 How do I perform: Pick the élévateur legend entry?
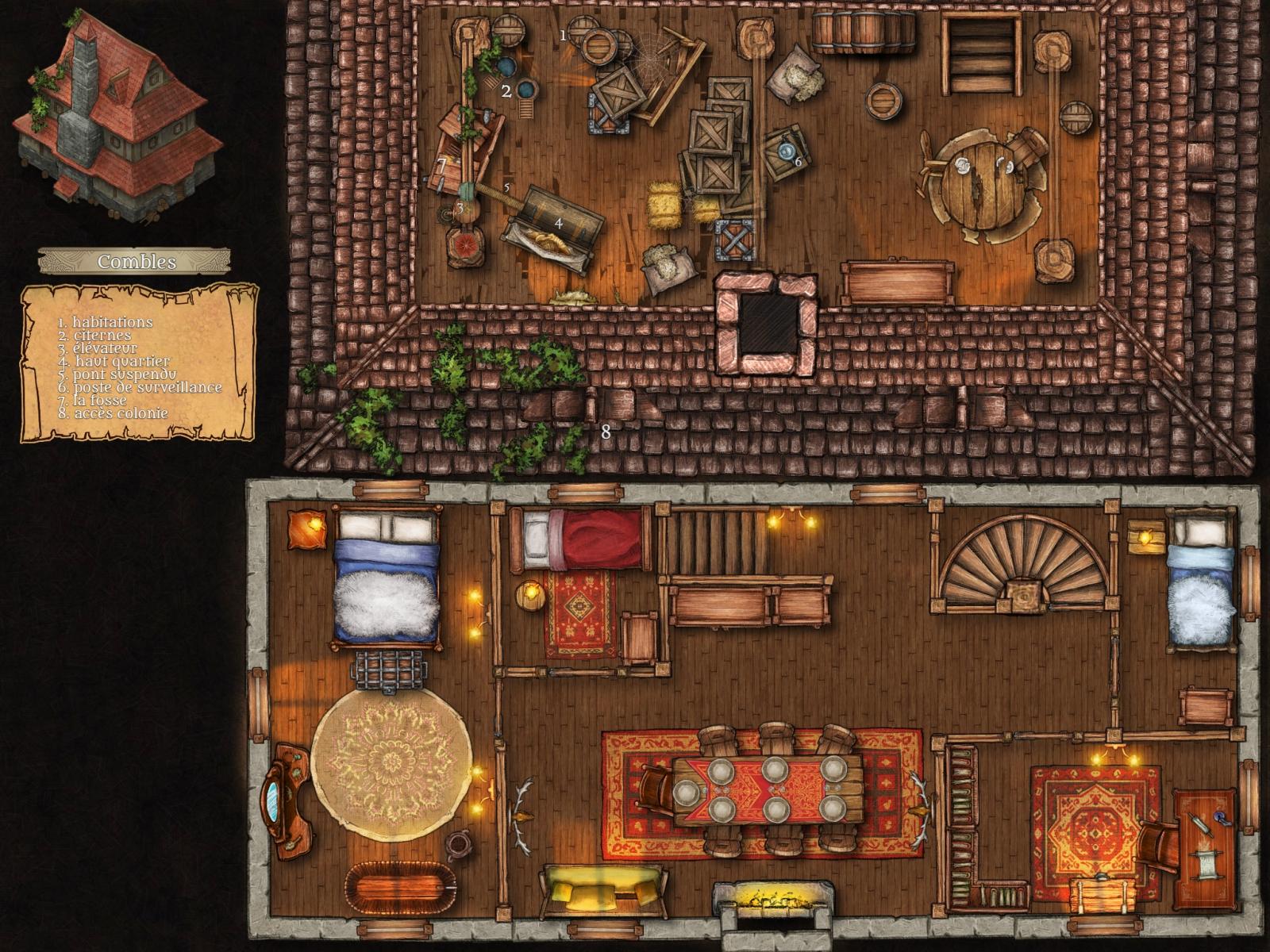[97, 348]
